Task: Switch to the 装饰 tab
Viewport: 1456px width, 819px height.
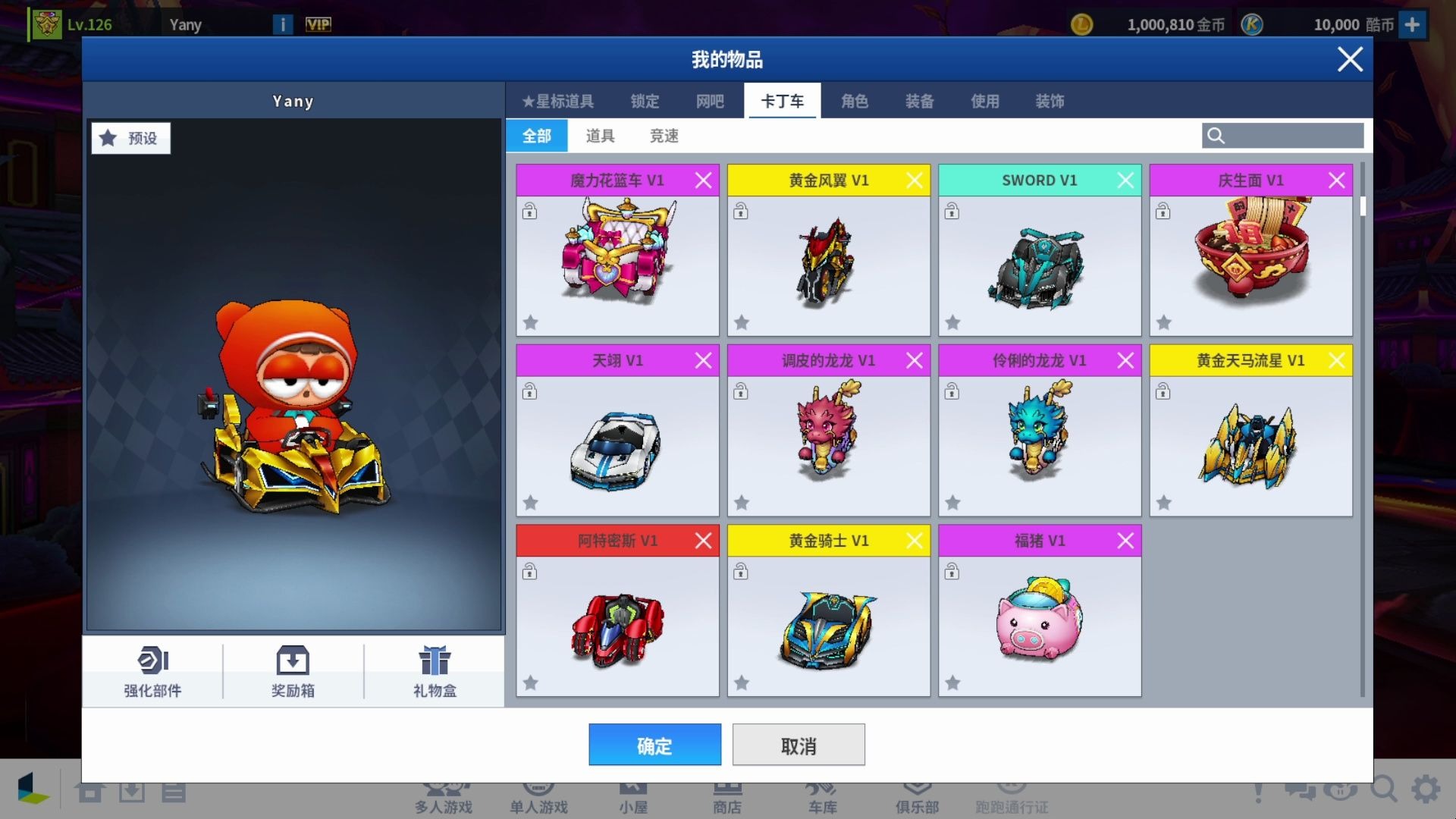Action: tap(1050, 101)
